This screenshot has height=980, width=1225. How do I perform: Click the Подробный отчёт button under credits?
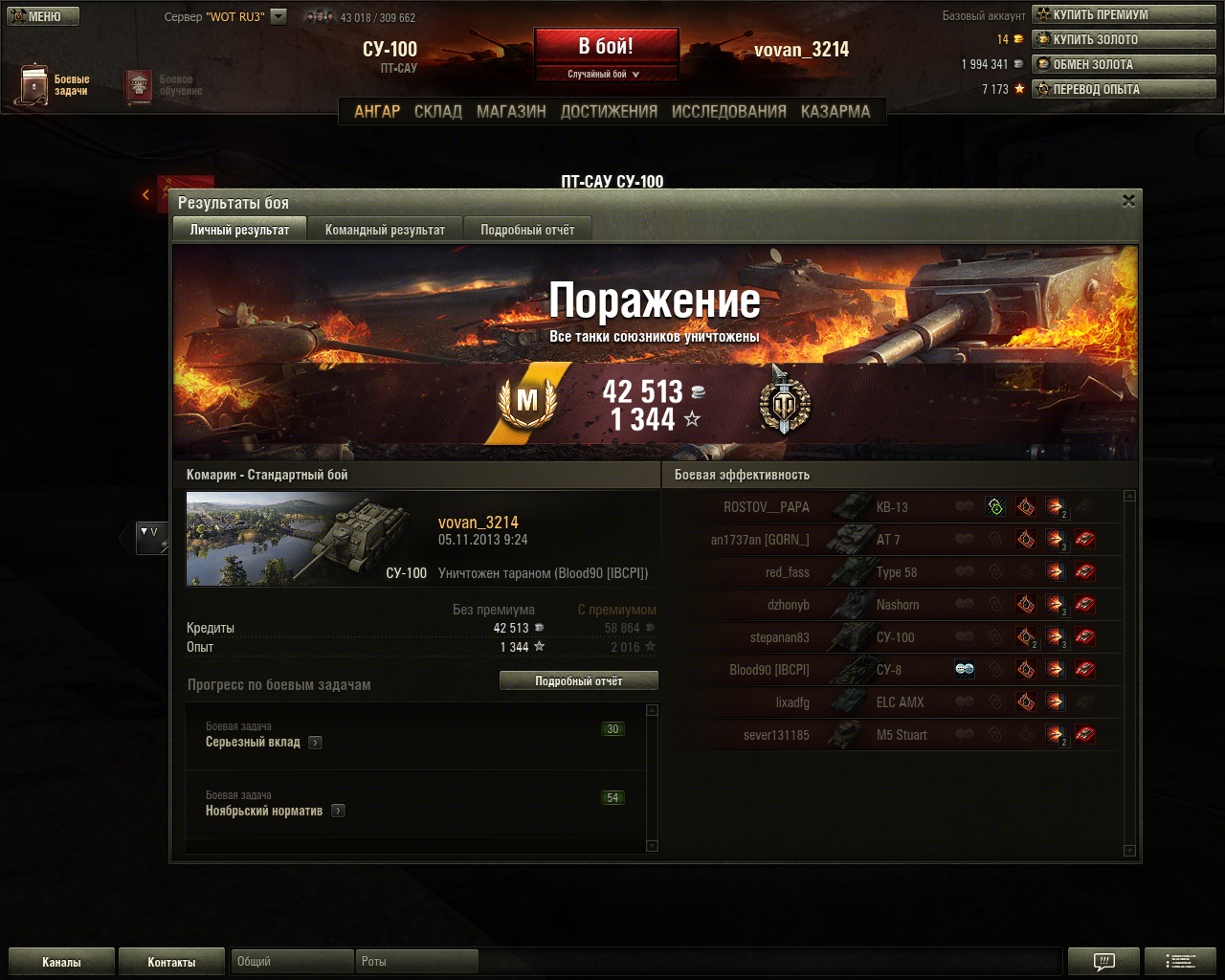pos(578,680)
